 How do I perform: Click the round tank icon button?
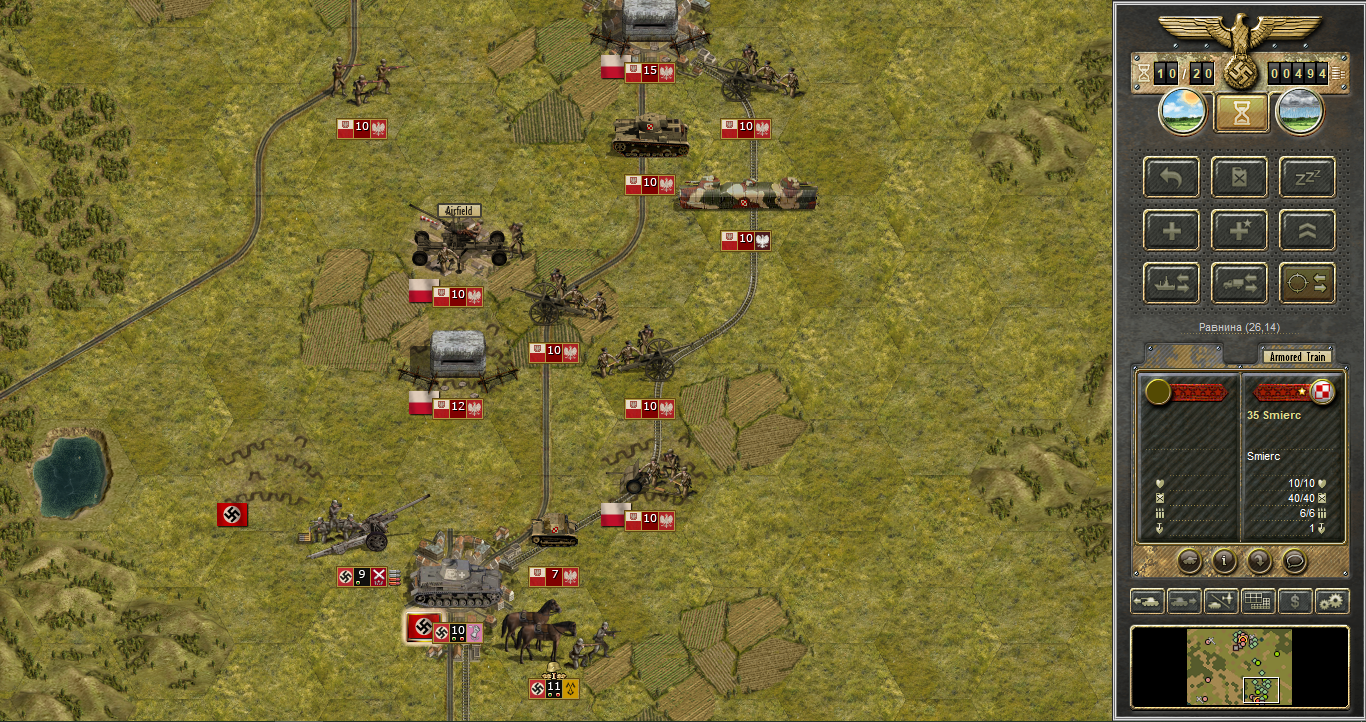click(x=1189, y=561)
